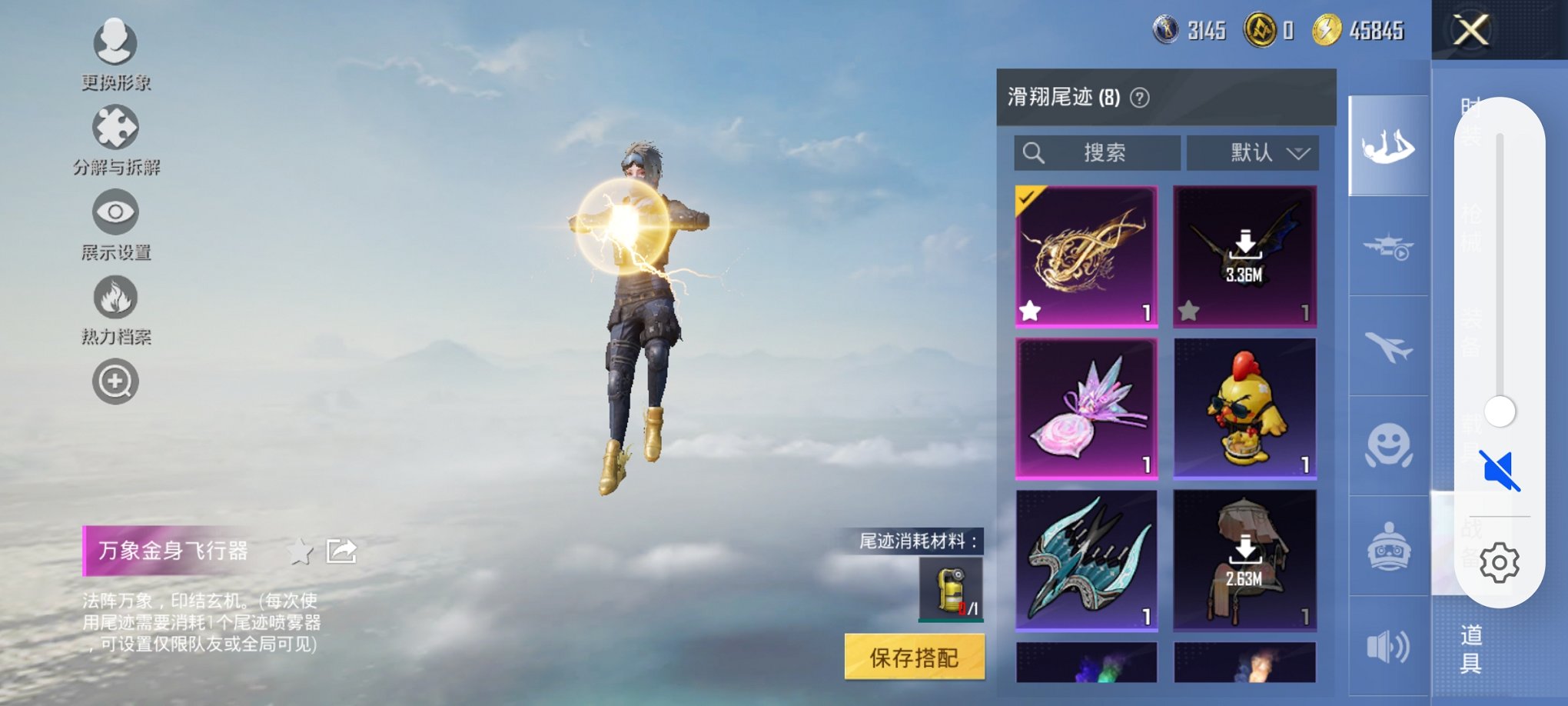The image size is (1568, 706).
Task: Open 展示设置 display settings eye icon
Action: (115, 213)
